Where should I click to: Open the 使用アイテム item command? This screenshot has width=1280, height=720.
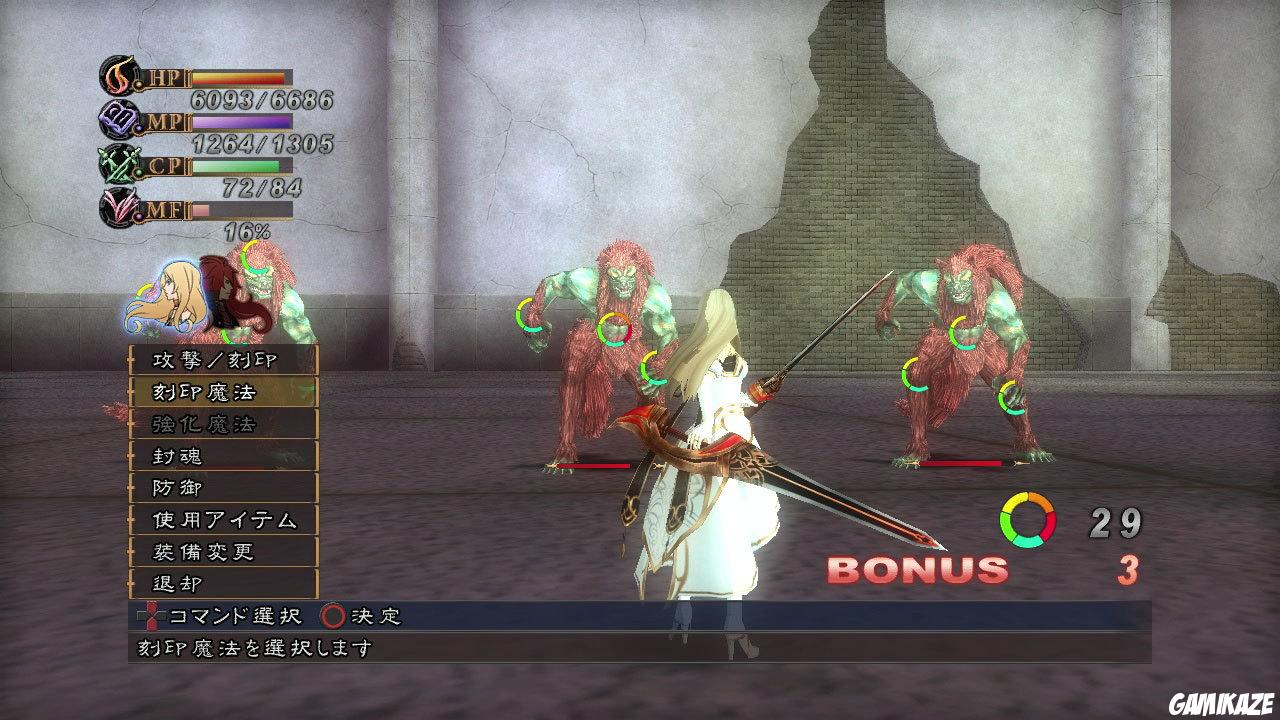[x=222, y=520]
